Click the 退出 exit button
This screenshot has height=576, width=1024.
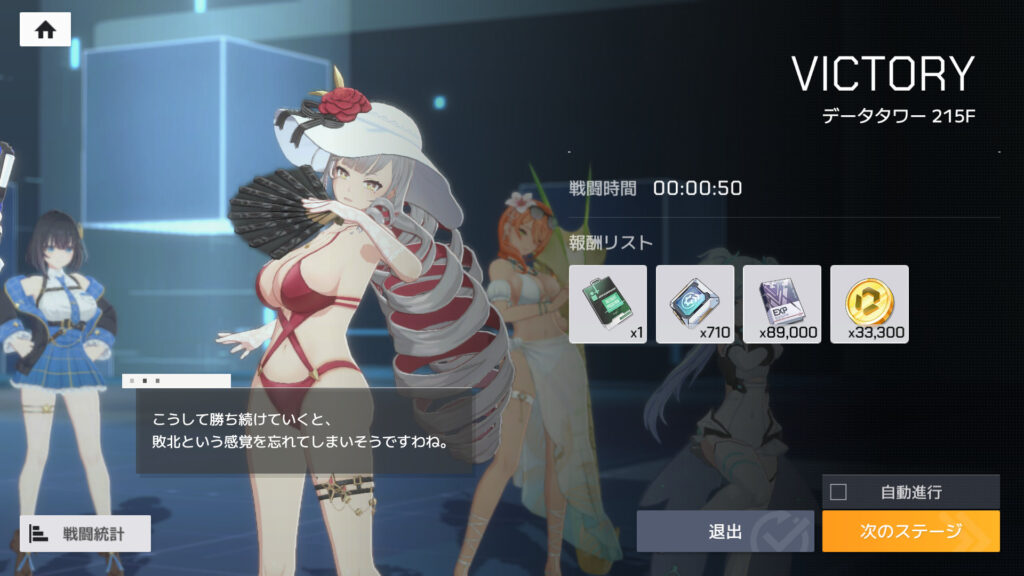click(x=726, y=531)
